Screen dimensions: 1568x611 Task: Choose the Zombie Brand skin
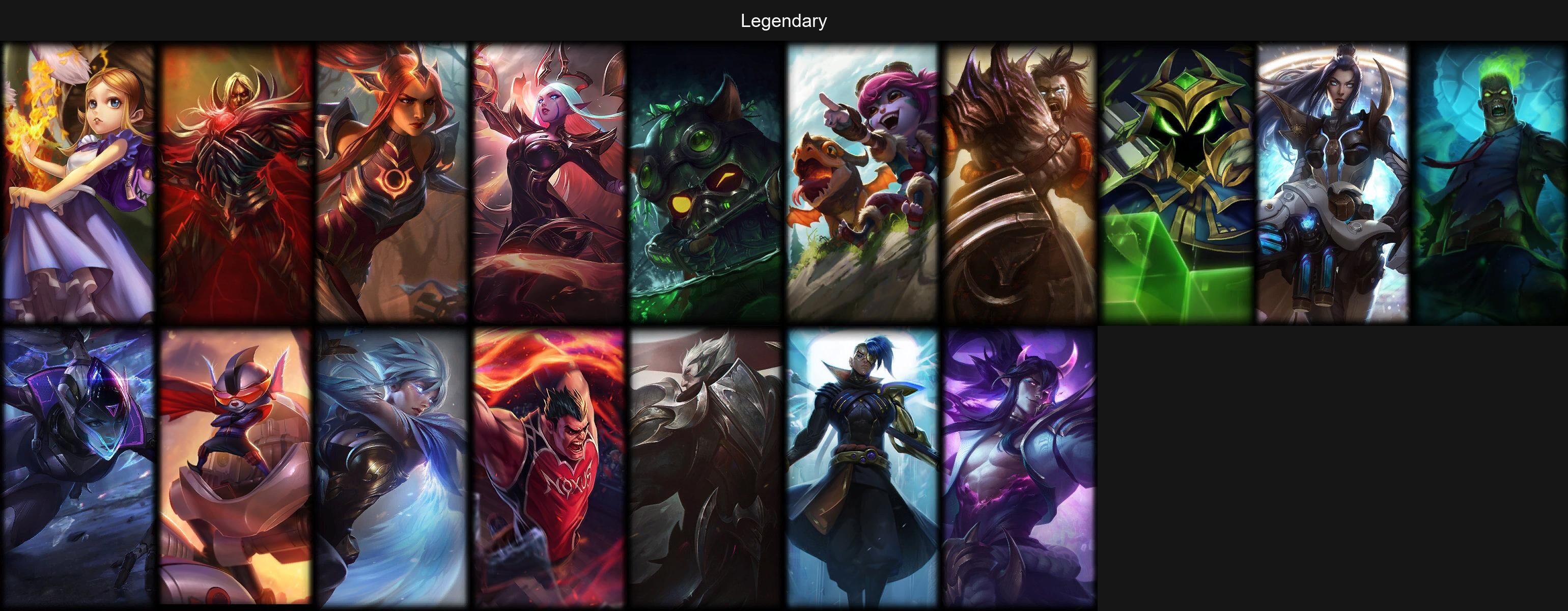pos(1490,183)
